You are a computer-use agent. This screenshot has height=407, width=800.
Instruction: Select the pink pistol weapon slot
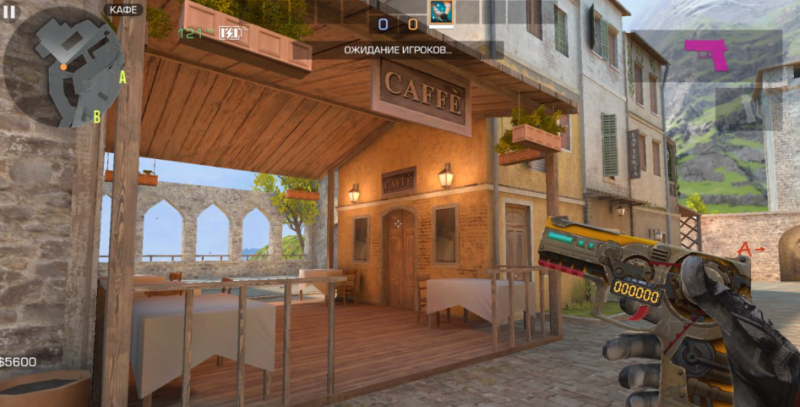tap(709, 55)
